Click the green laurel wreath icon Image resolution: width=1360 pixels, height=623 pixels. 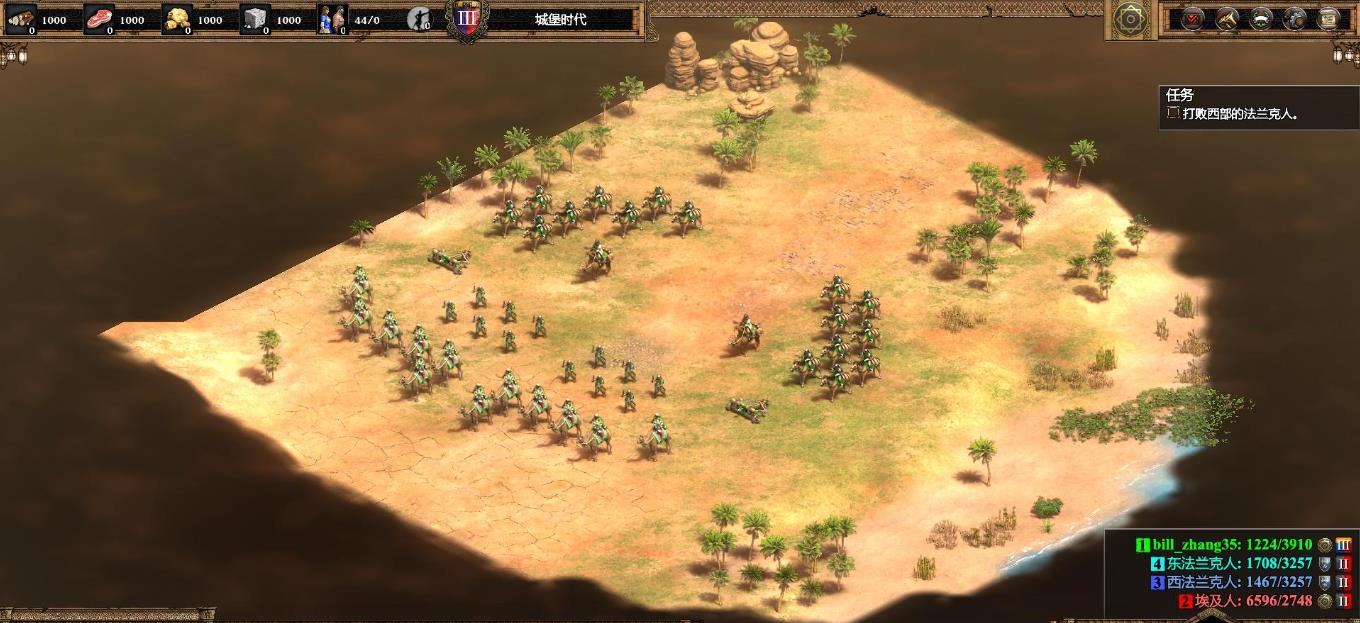pos(1261,19)
